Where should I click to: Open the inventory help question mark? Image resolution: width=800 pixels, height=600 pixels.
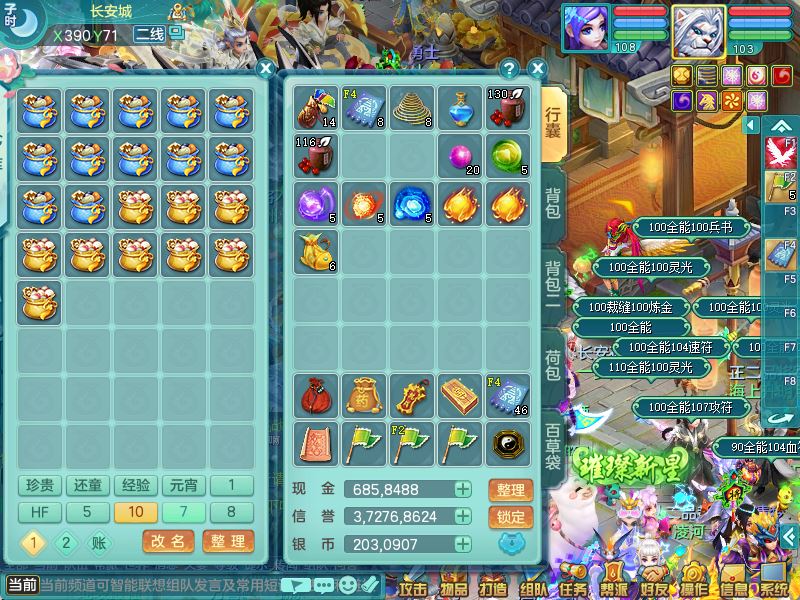[x=510, y=69]
